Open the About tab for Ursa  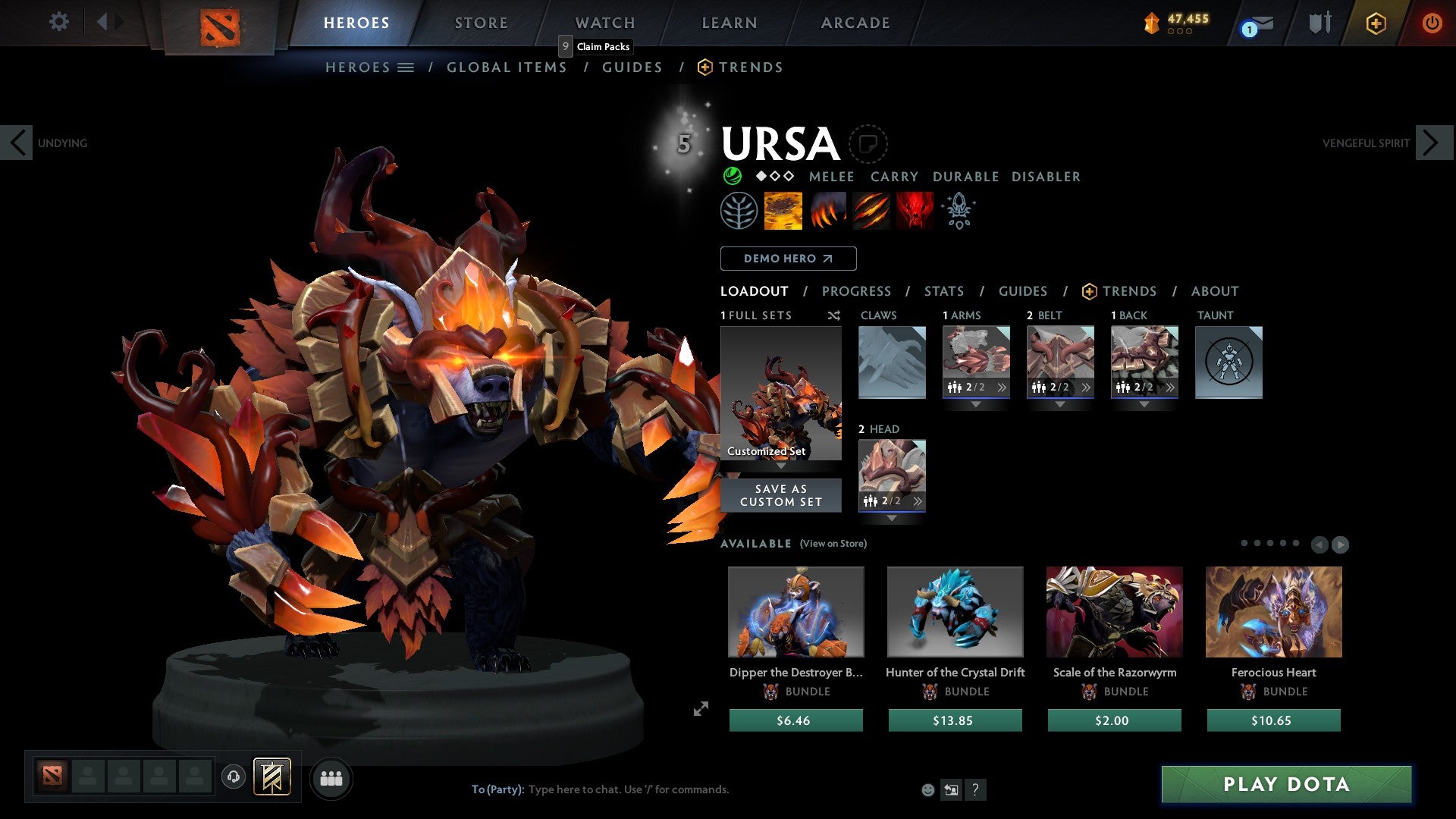click(1214, 291)
